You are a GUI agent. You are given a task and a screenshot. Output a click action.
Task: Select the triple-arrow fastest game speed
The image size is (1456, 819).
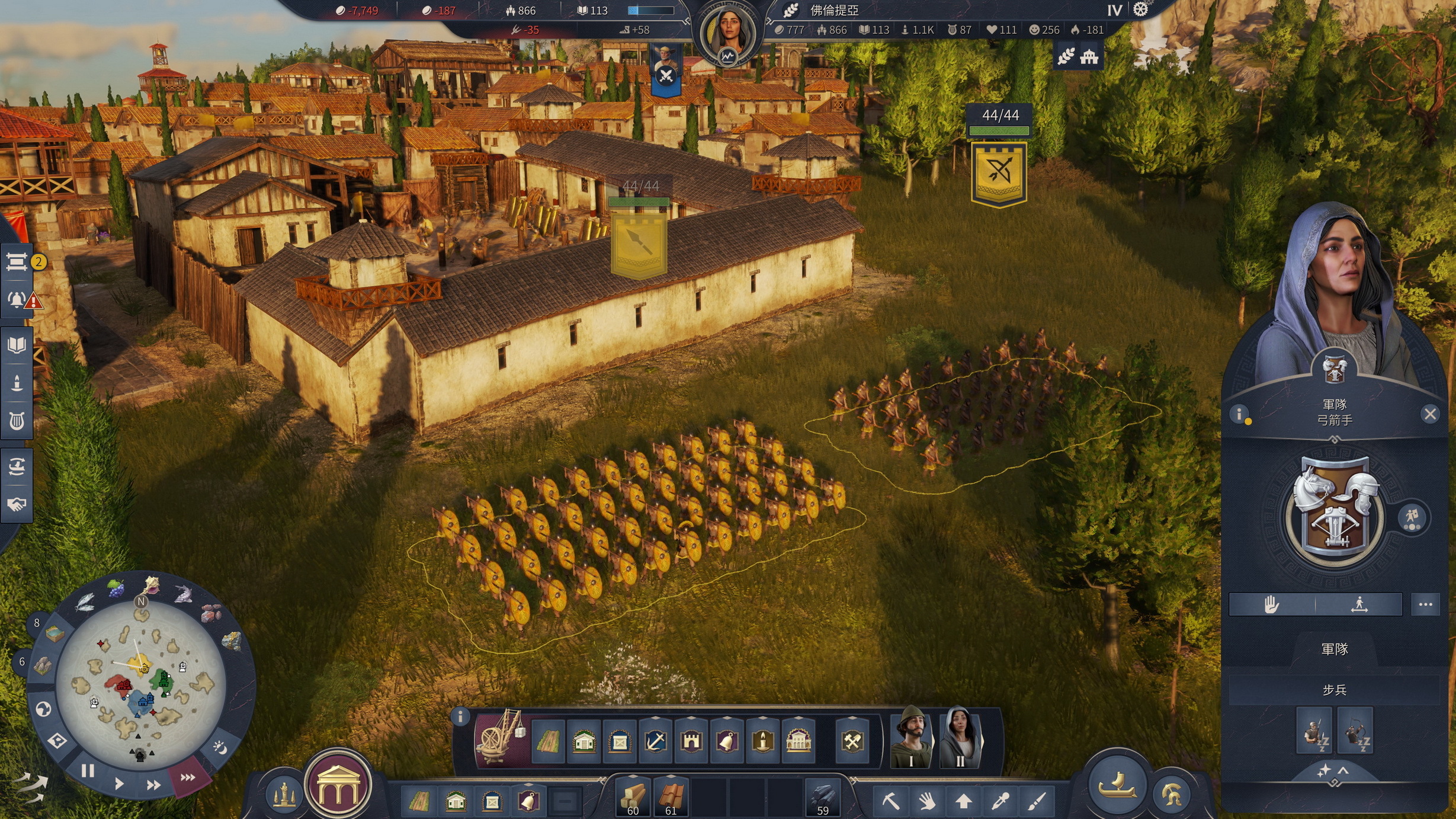point(188,777)
